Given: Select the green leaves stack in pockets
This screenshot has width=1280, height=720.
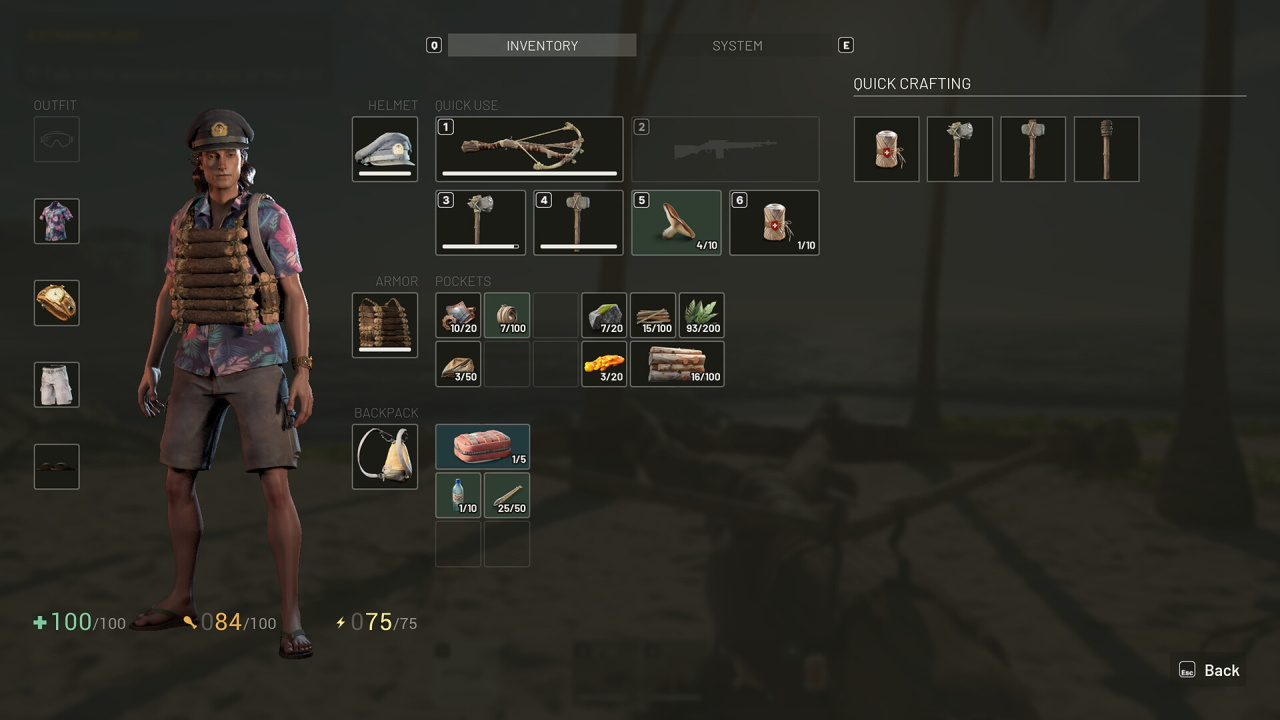Looking at the screenshot, I should click(701, 315).
